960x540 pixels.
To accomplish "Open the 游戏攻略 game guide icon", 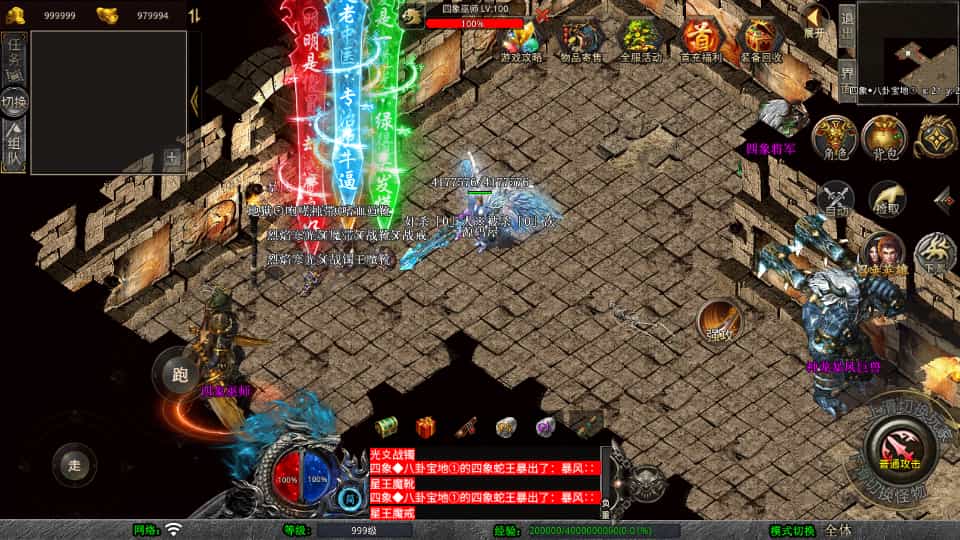I will (521, 40).
